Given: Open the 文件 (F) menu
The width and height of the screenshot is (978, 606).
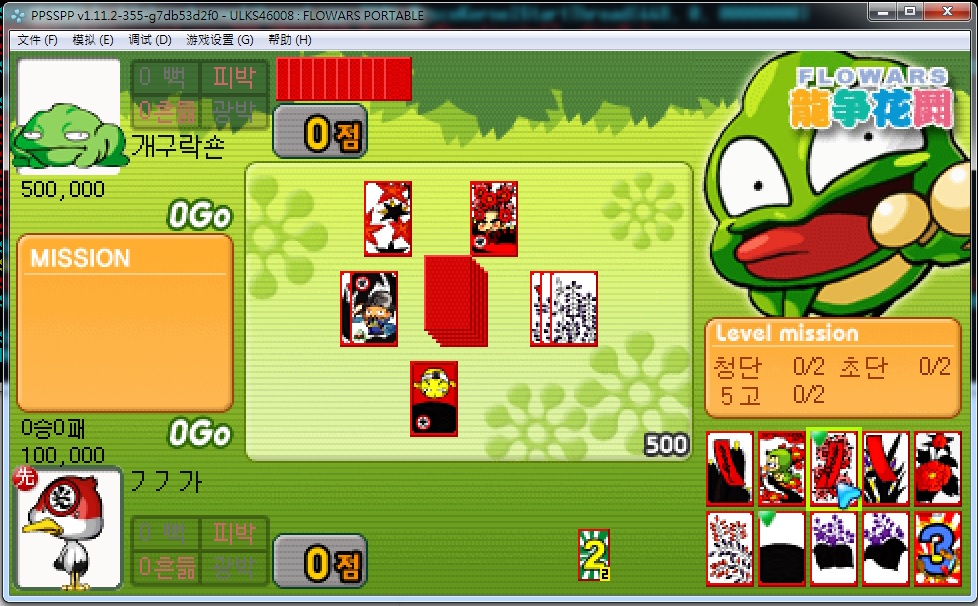Looking at the screenshot, I should pyautogui.click(x=37, y=40).
